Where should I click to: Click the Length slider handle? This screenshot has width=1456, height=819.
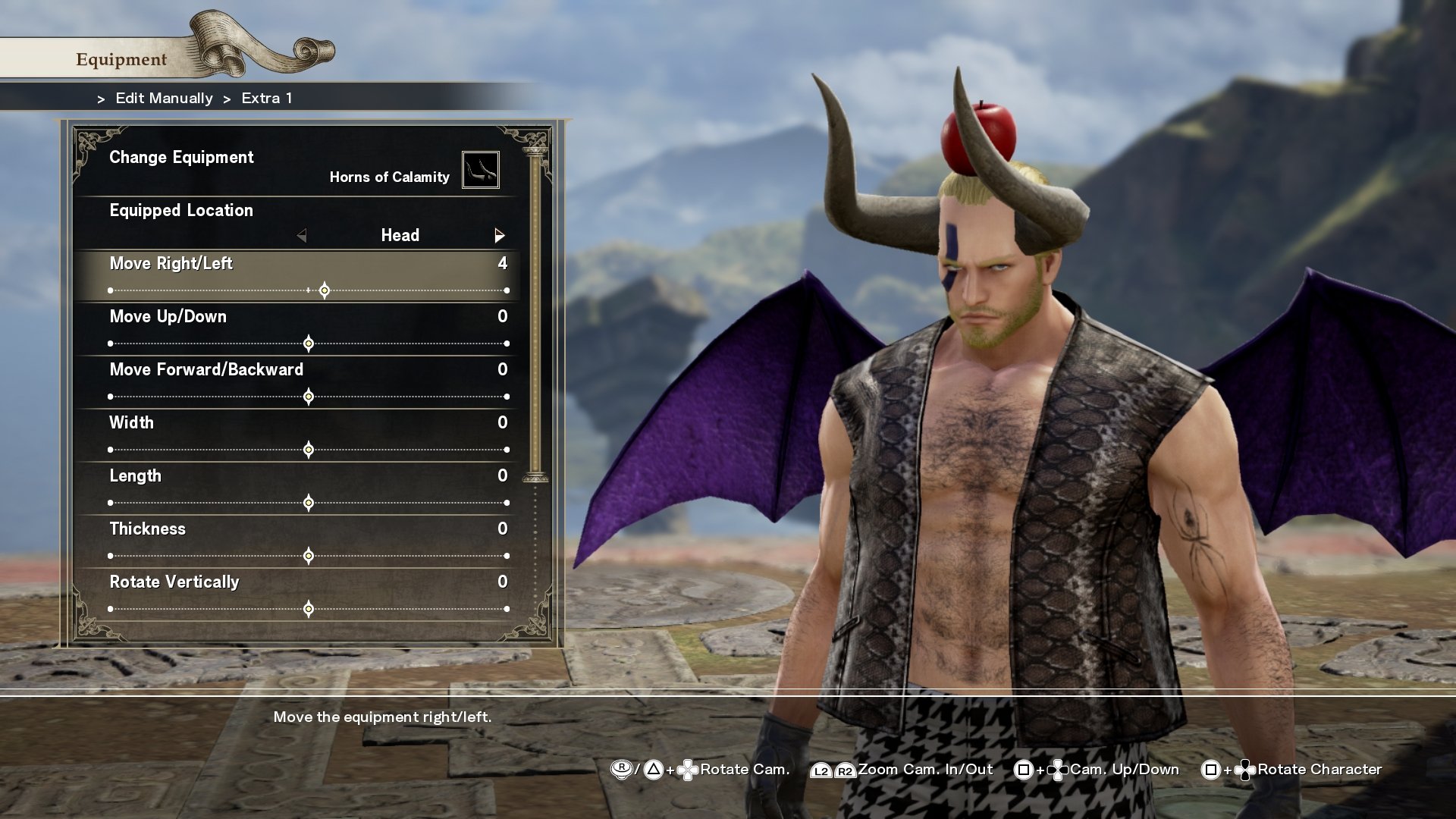[308, 502]
